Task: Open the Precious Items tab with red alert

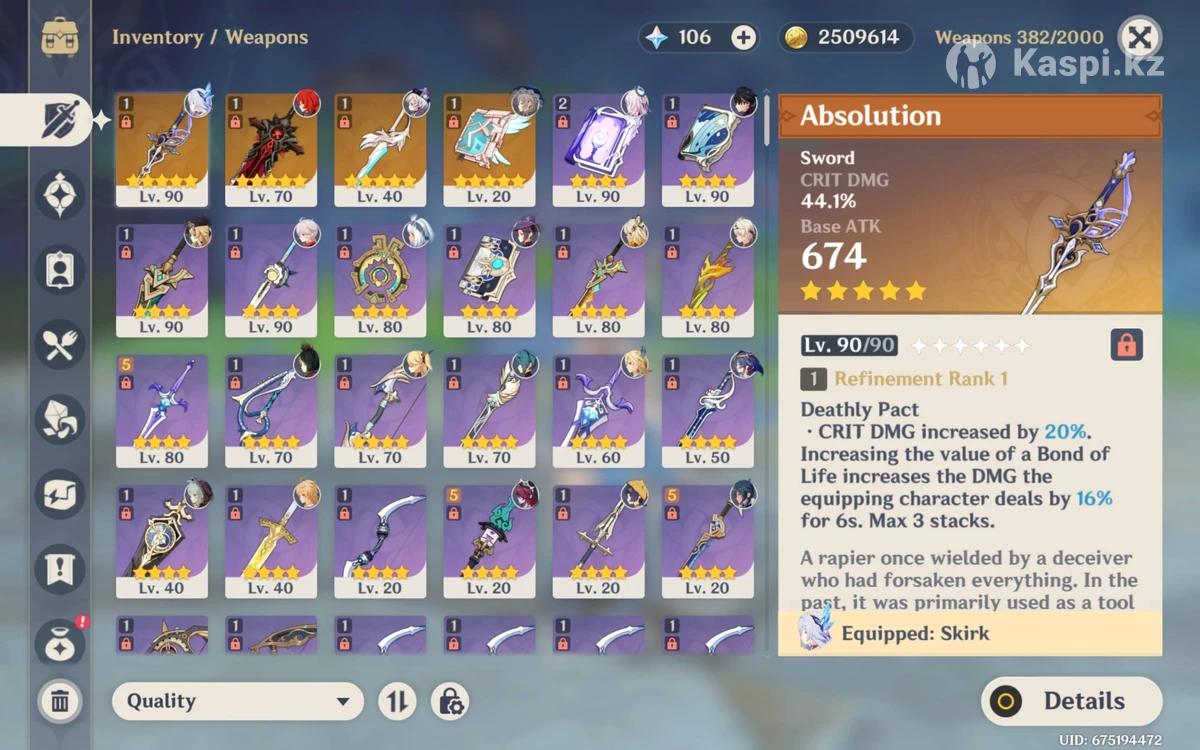Action: [x=60, y=641]
